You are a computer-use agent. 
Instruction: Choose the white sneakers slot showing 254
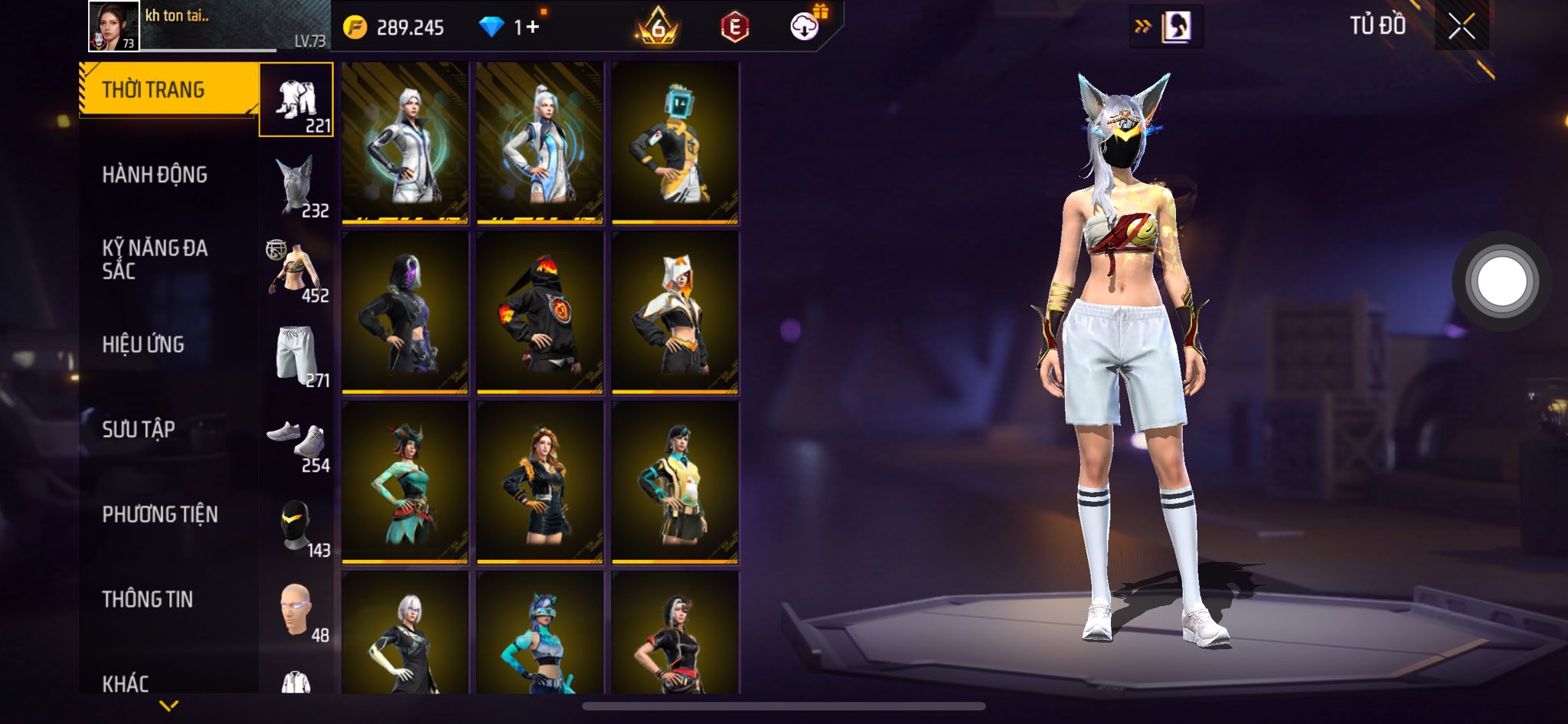coord(296,441)
